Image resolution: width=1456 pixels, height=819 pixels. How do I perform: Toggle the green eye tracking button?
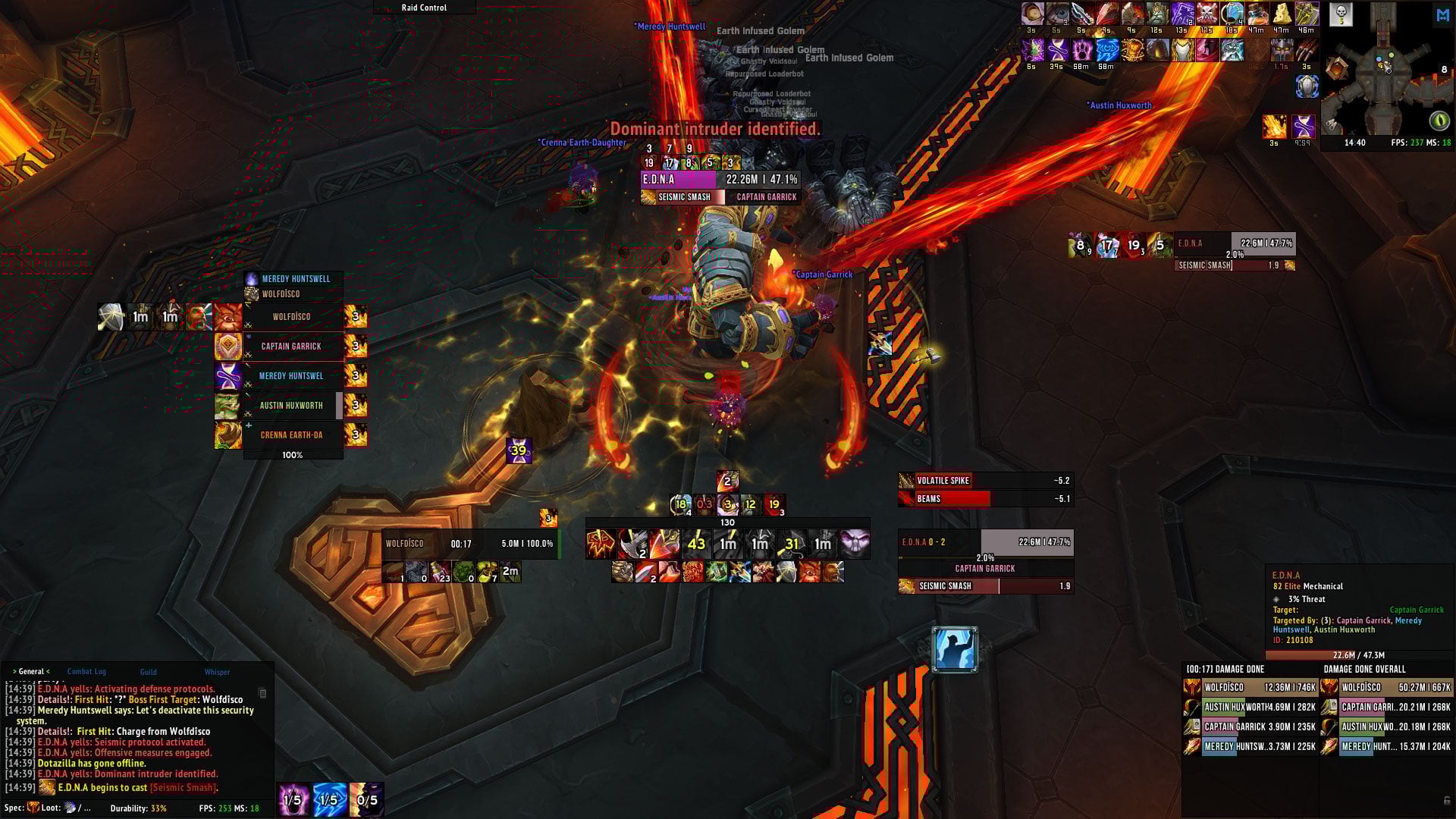pos(1439,121)
